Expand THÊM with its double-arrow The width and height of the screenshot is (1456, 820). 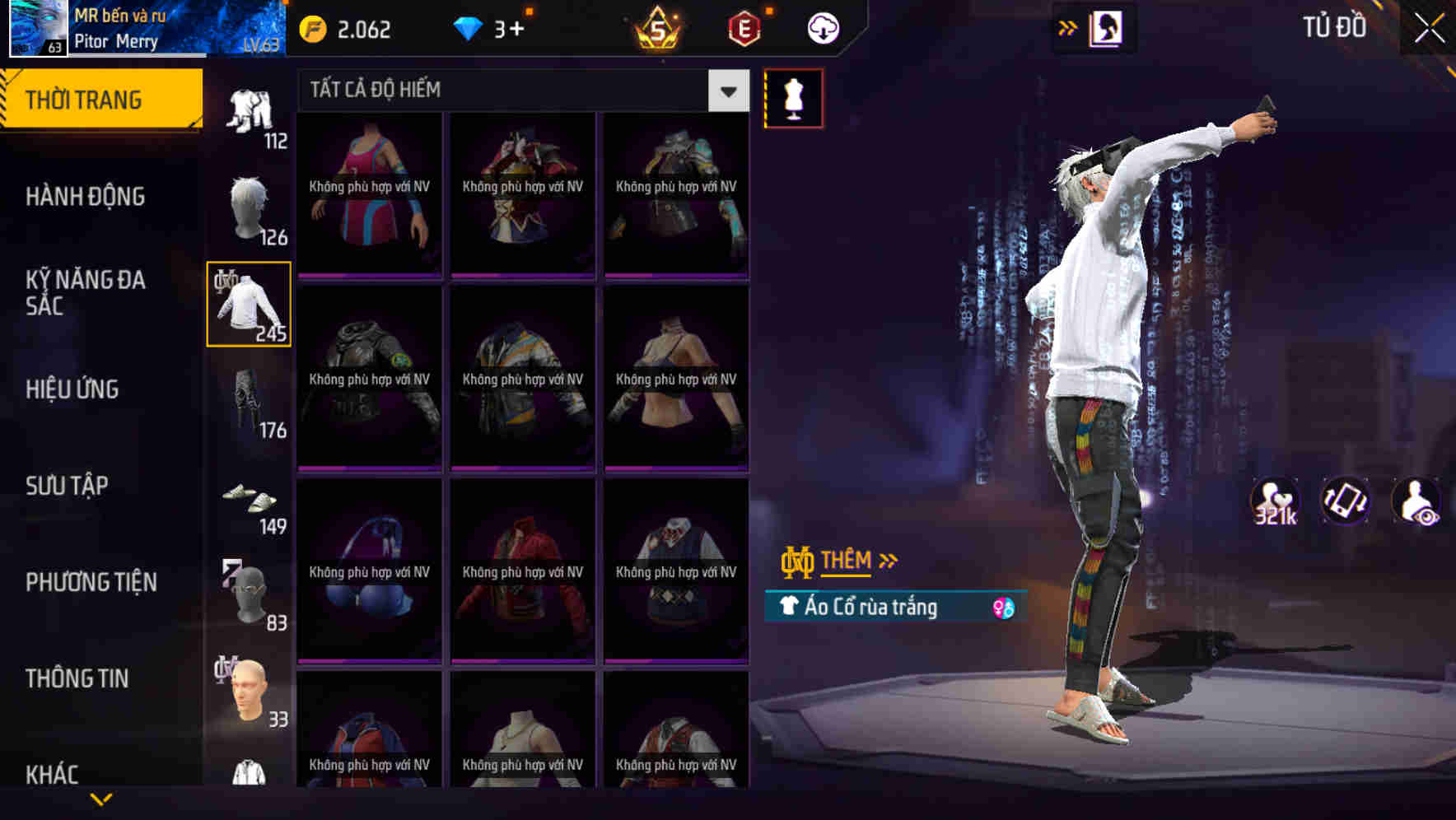point(888,559)
